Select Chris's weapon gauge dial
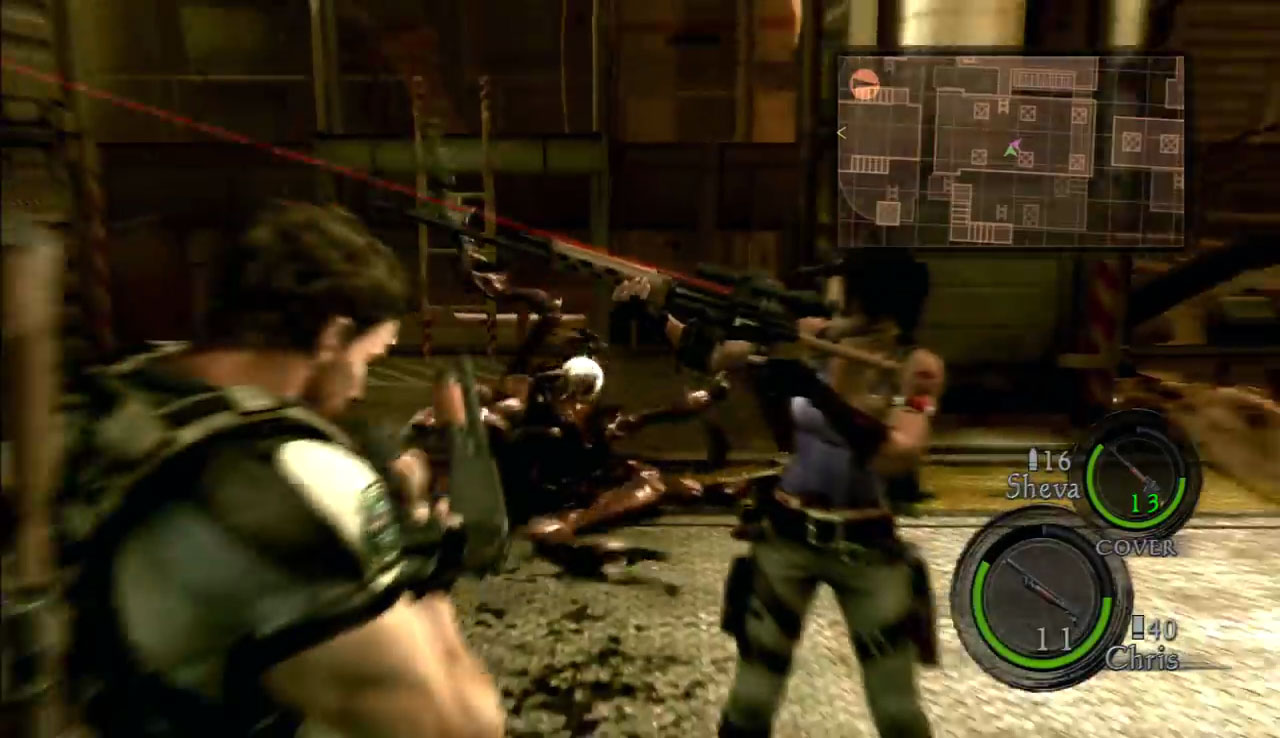 pyautogui.click(x=1040, y=598)
